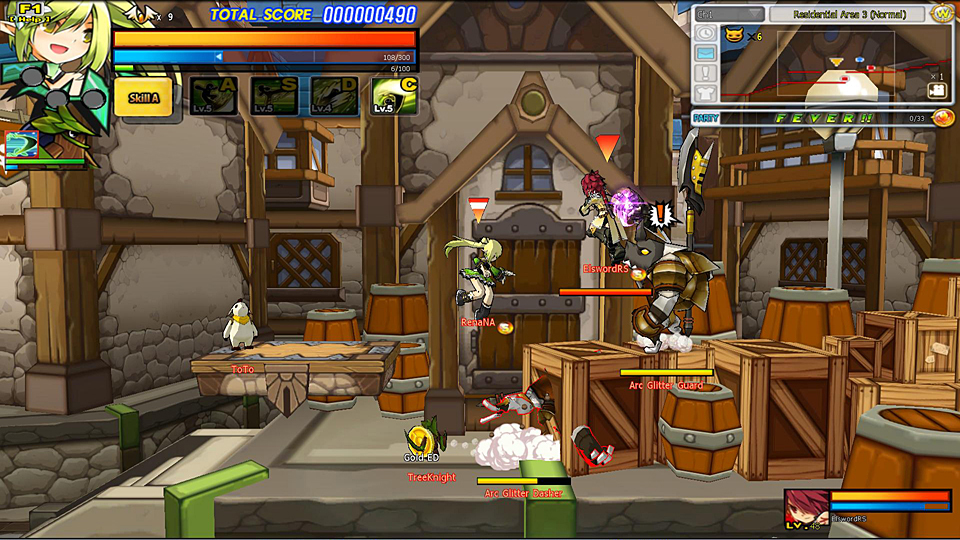Use the skill bound to slot S
The image size is (960, 540).
(x=273, y=96)
